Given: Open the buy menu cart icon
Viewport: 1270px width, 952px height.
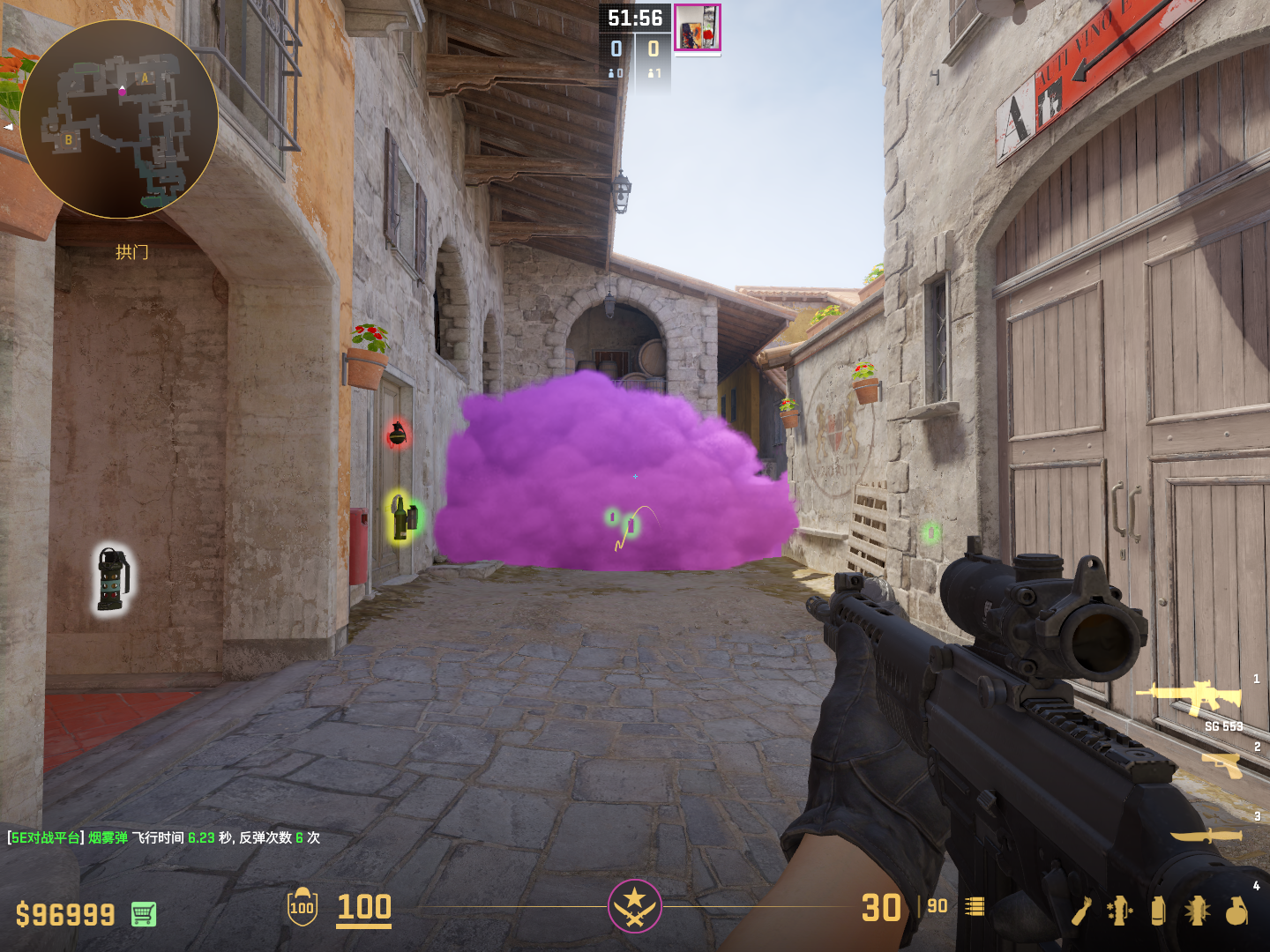Looking at the screenshot, I should pyautogui.click(x=144, y=914).
